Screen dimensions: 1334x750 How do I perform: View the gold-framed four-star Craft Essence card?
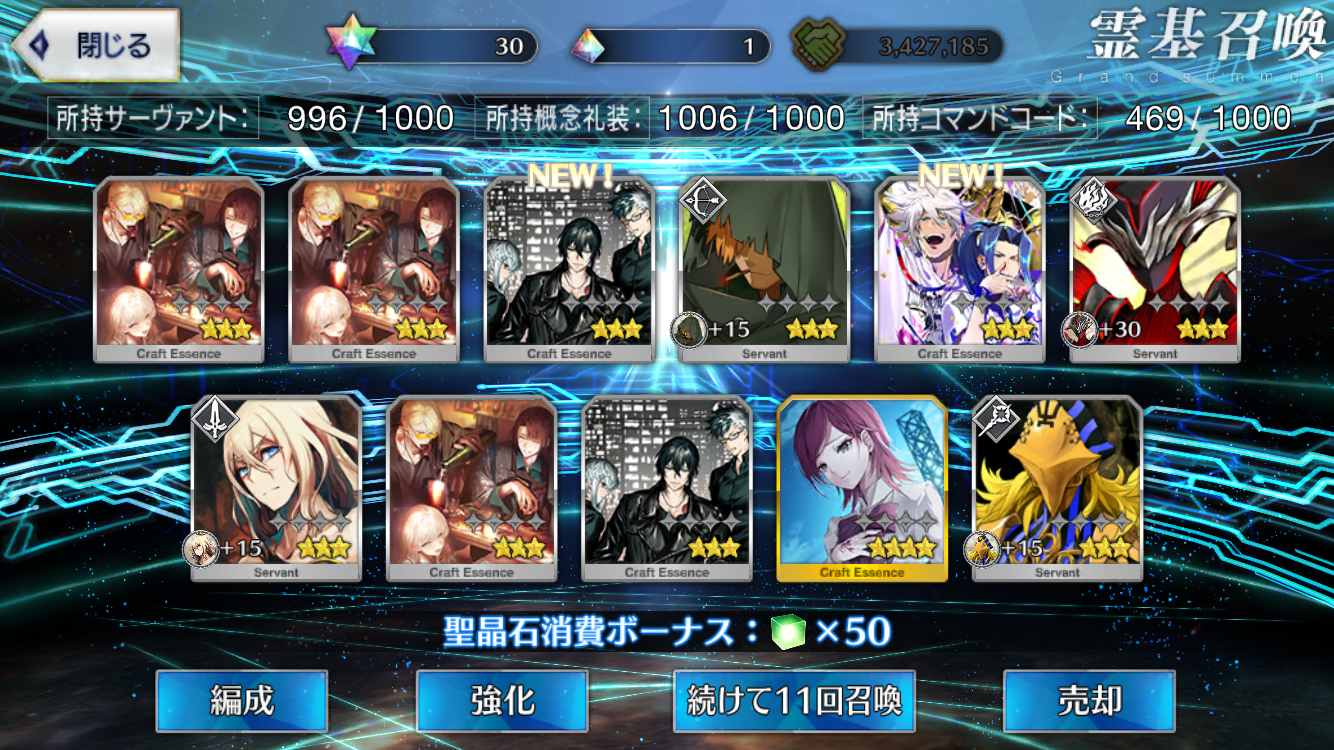862,488
